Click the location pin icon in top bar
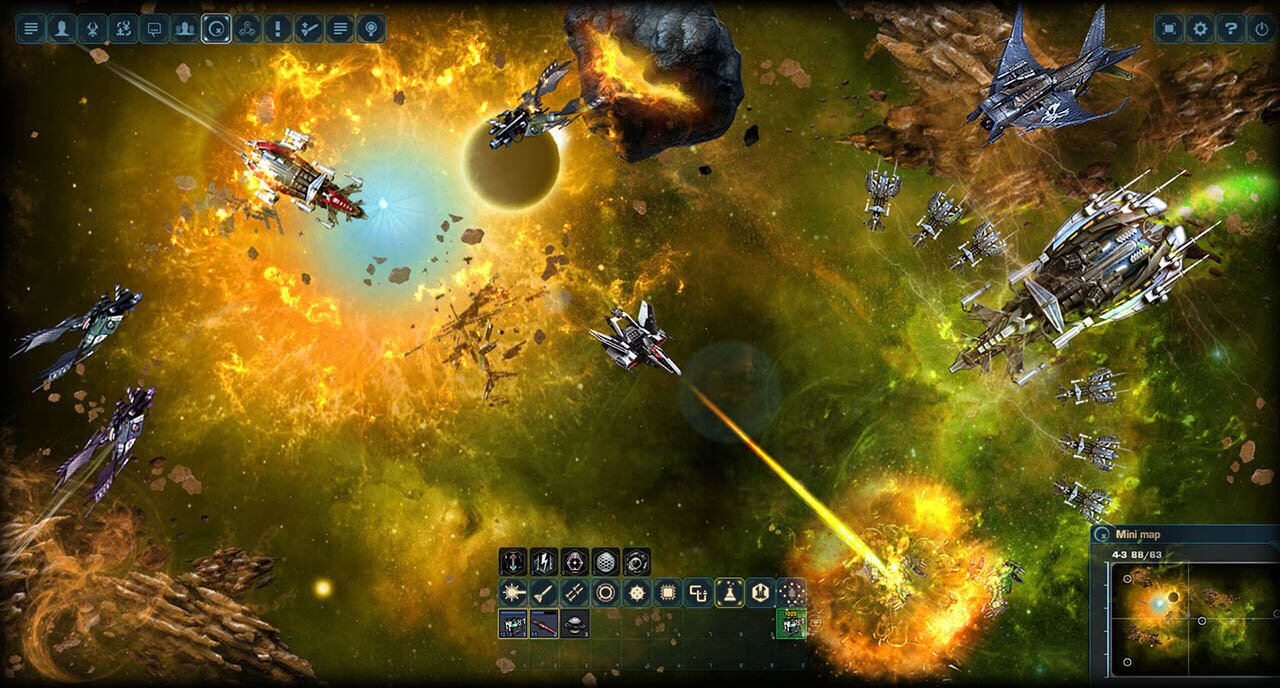1280x688 pixels. [x=371, y=28]
